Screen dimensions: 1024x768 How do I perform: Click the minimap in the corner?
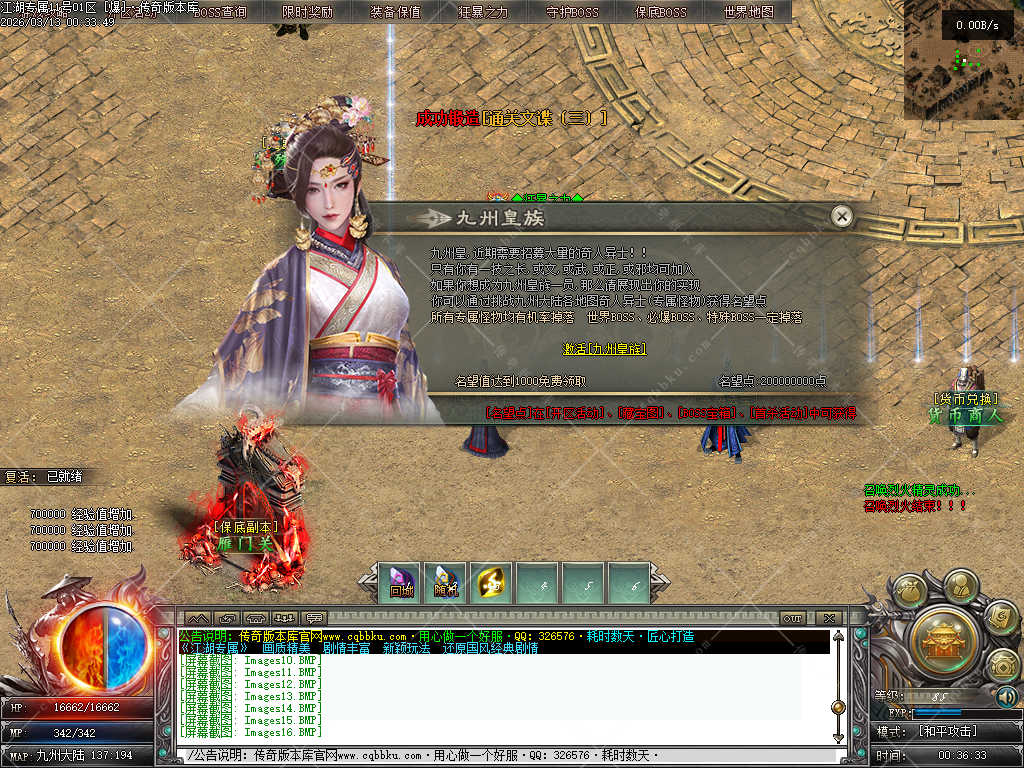pyautogui.click(x=963, y=60)
